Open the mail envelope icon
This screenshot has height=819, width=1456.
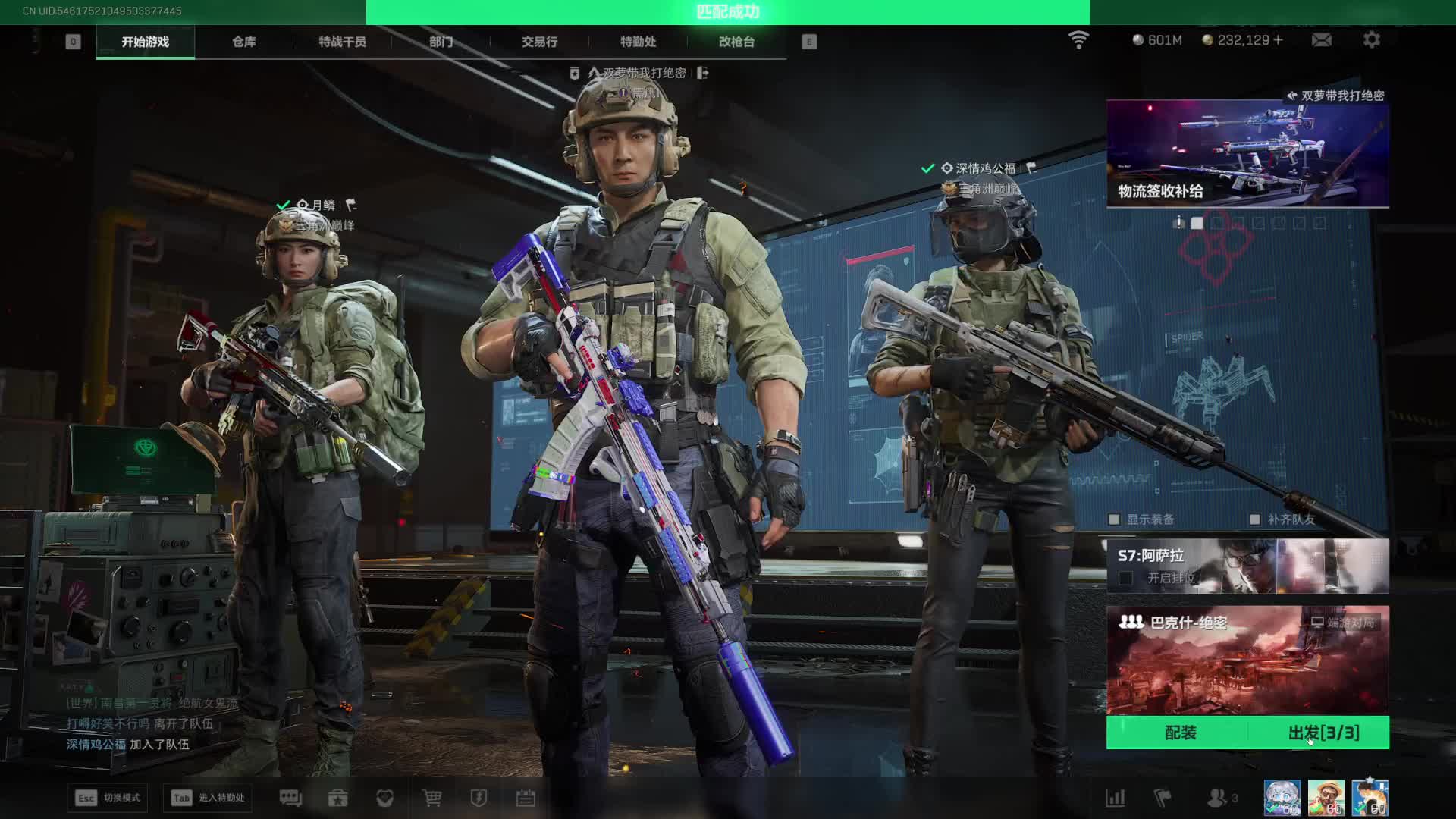pyautogui.click(x=1321, y=40)
